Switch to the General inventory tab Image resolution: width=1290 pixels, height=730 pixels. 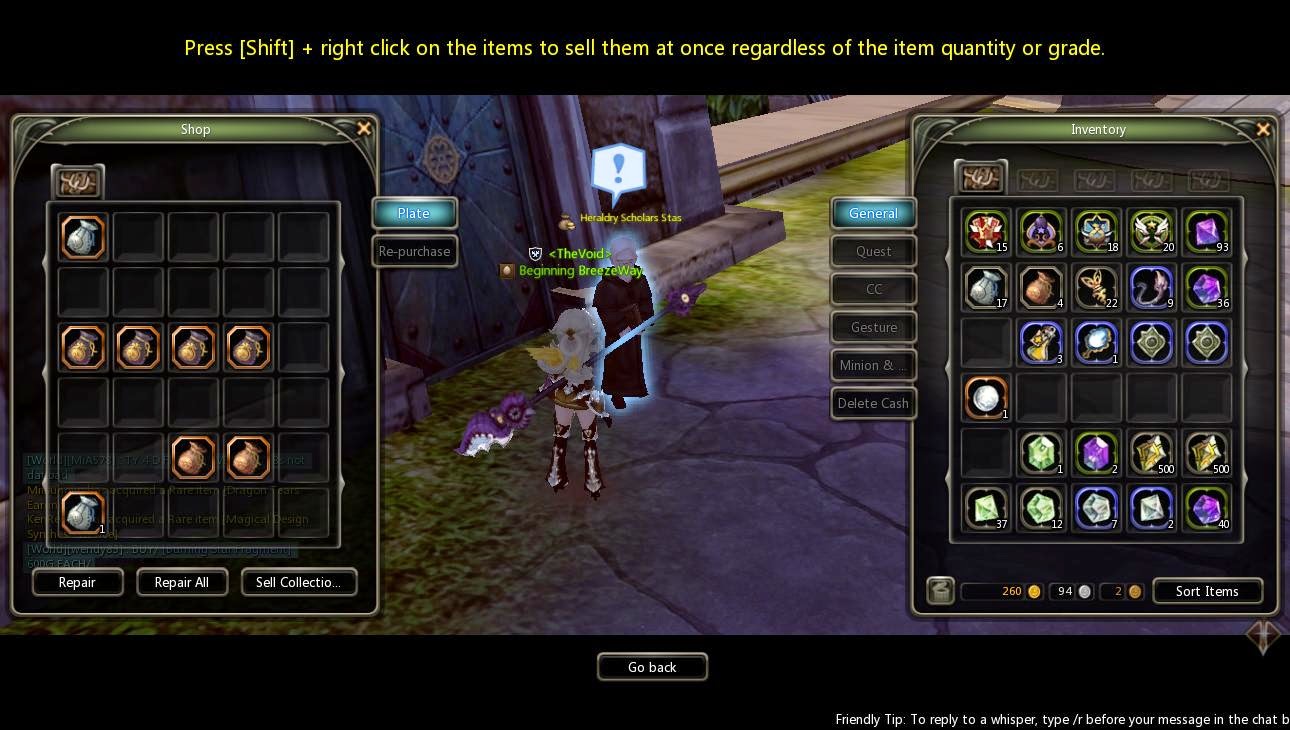(873, 213)
